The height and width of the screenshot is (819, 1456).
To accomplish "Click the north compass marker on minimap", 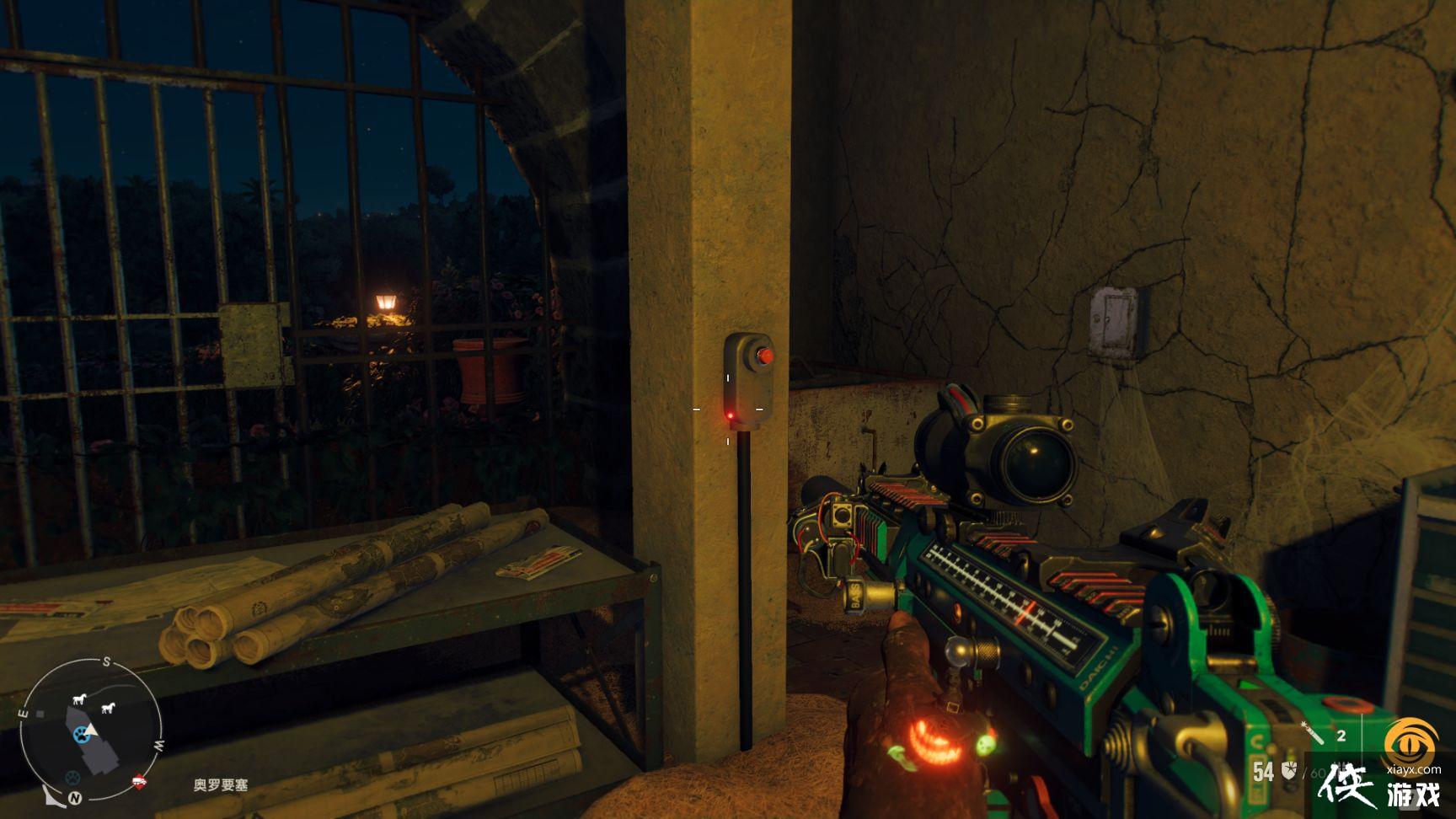I will pos(77,796).
